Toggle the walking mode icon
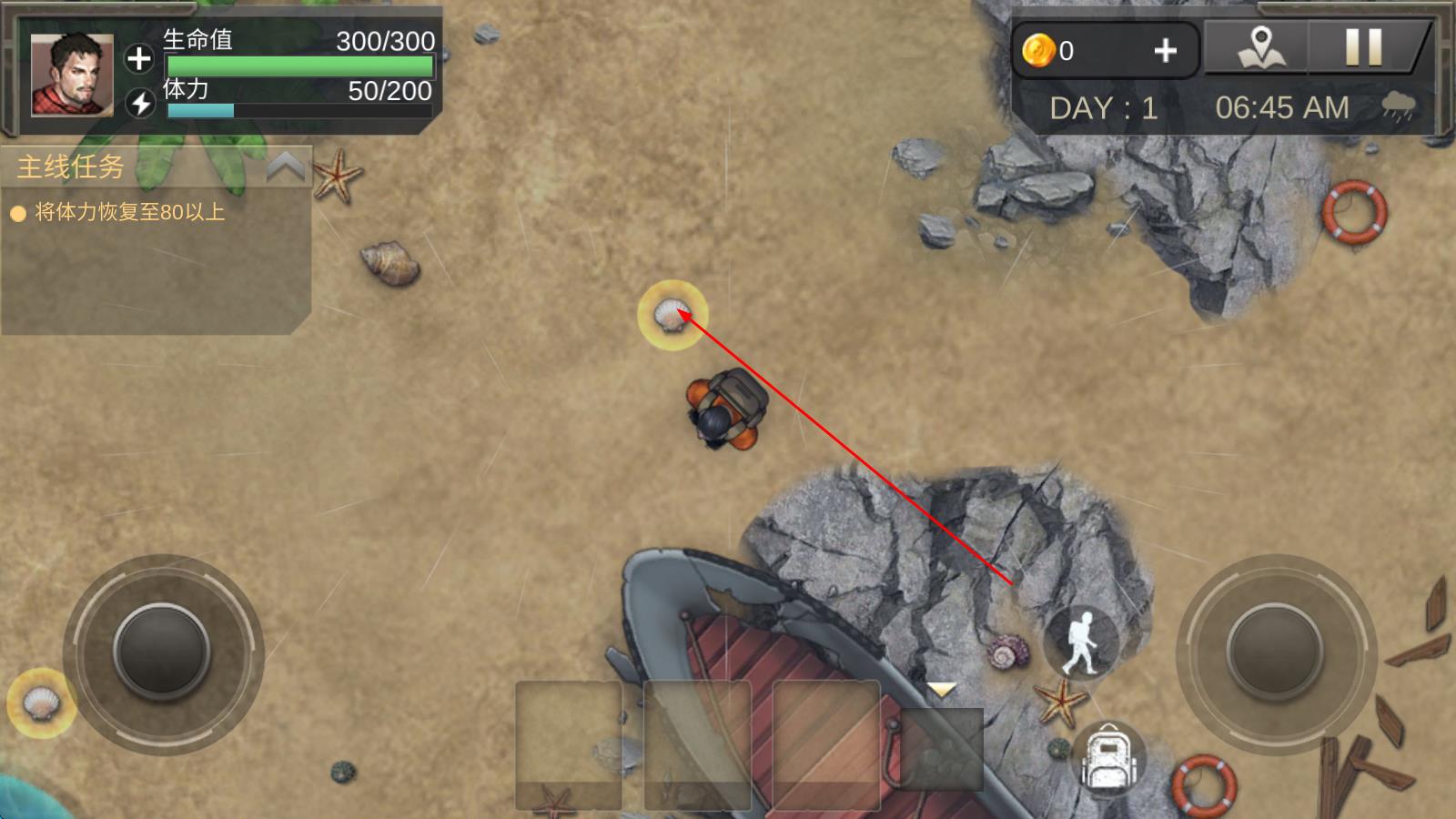Image resolution: width=1456 pixels, height=819 pixels. point(1082,642)
